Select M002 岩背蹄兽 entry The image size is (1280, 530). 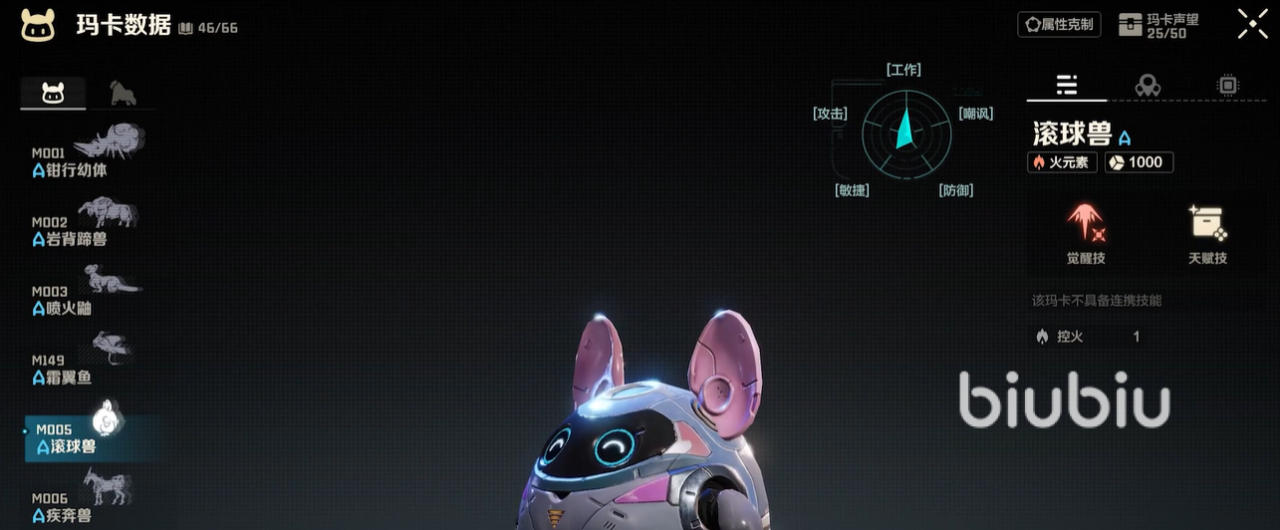click(x=85, y=228)
